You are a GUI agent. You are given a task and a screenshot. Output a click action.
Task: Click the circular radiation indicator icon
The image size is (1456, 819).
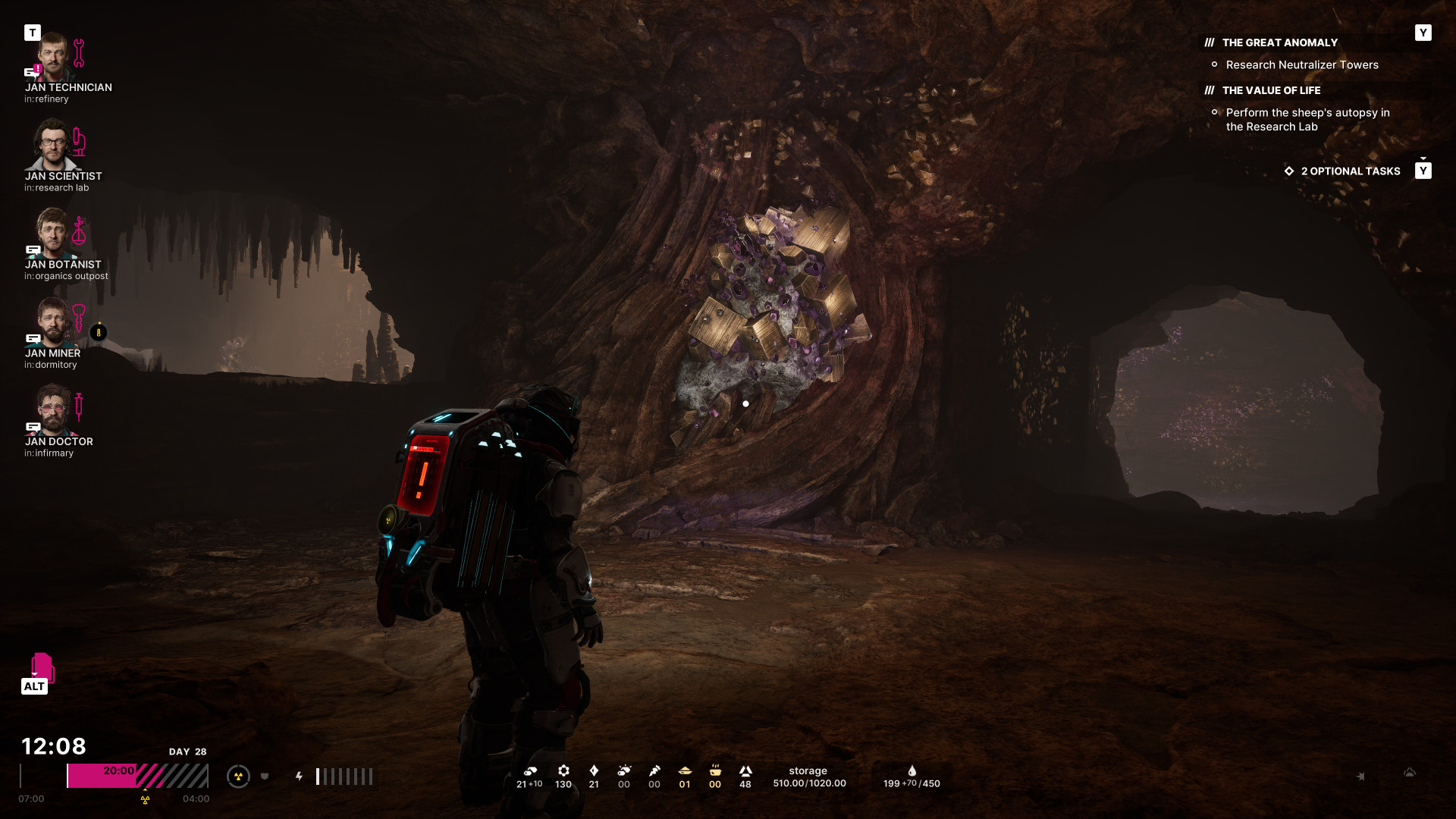[238, 777]
